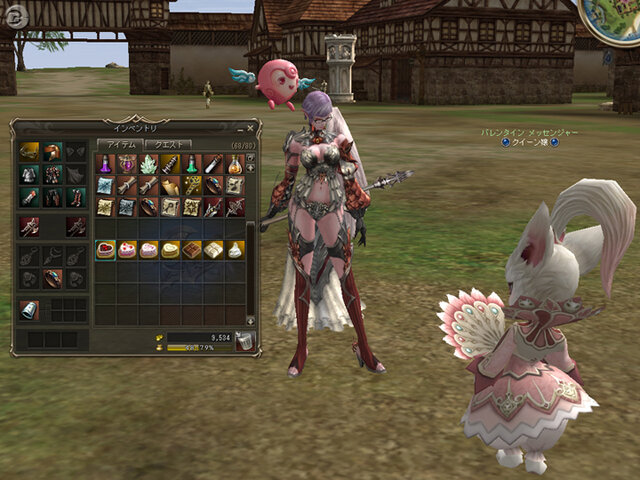Select the purple potion in inventory
This screenshot has height=480, width=640.
pos(105,164)
